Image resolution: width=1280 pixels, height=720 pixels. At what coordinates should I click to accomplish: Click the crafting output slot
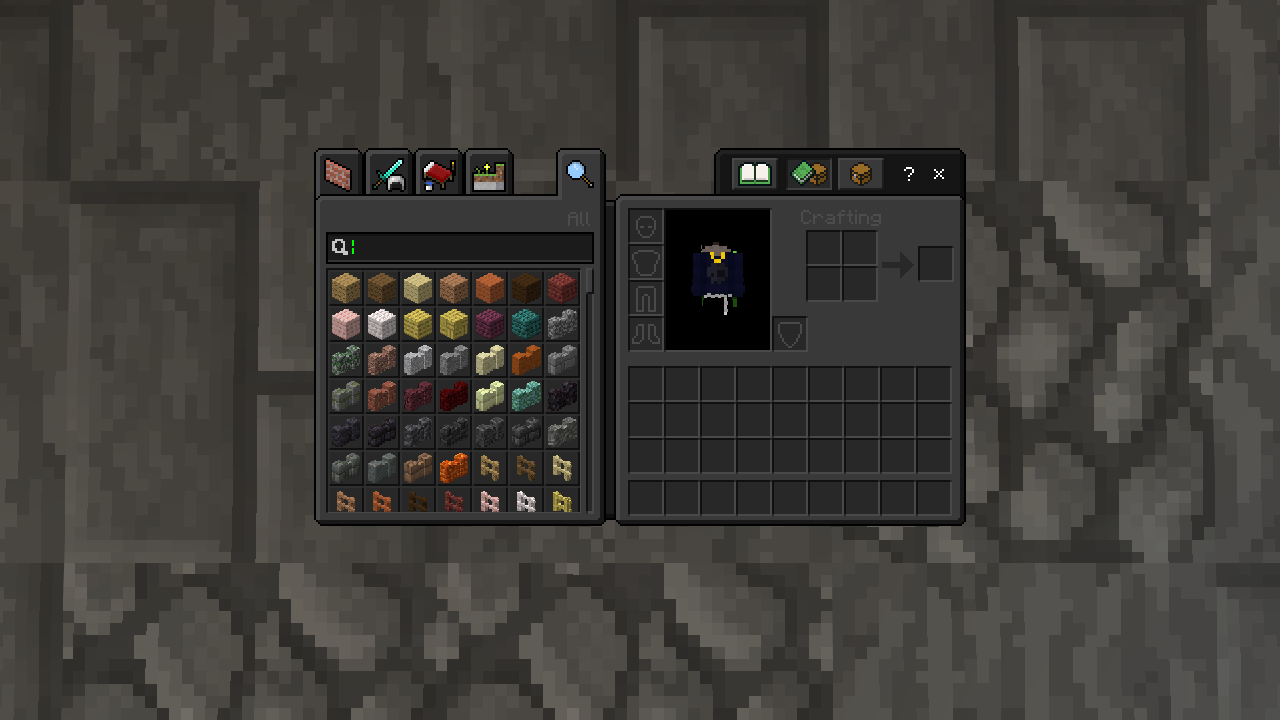tap(936, 264)
